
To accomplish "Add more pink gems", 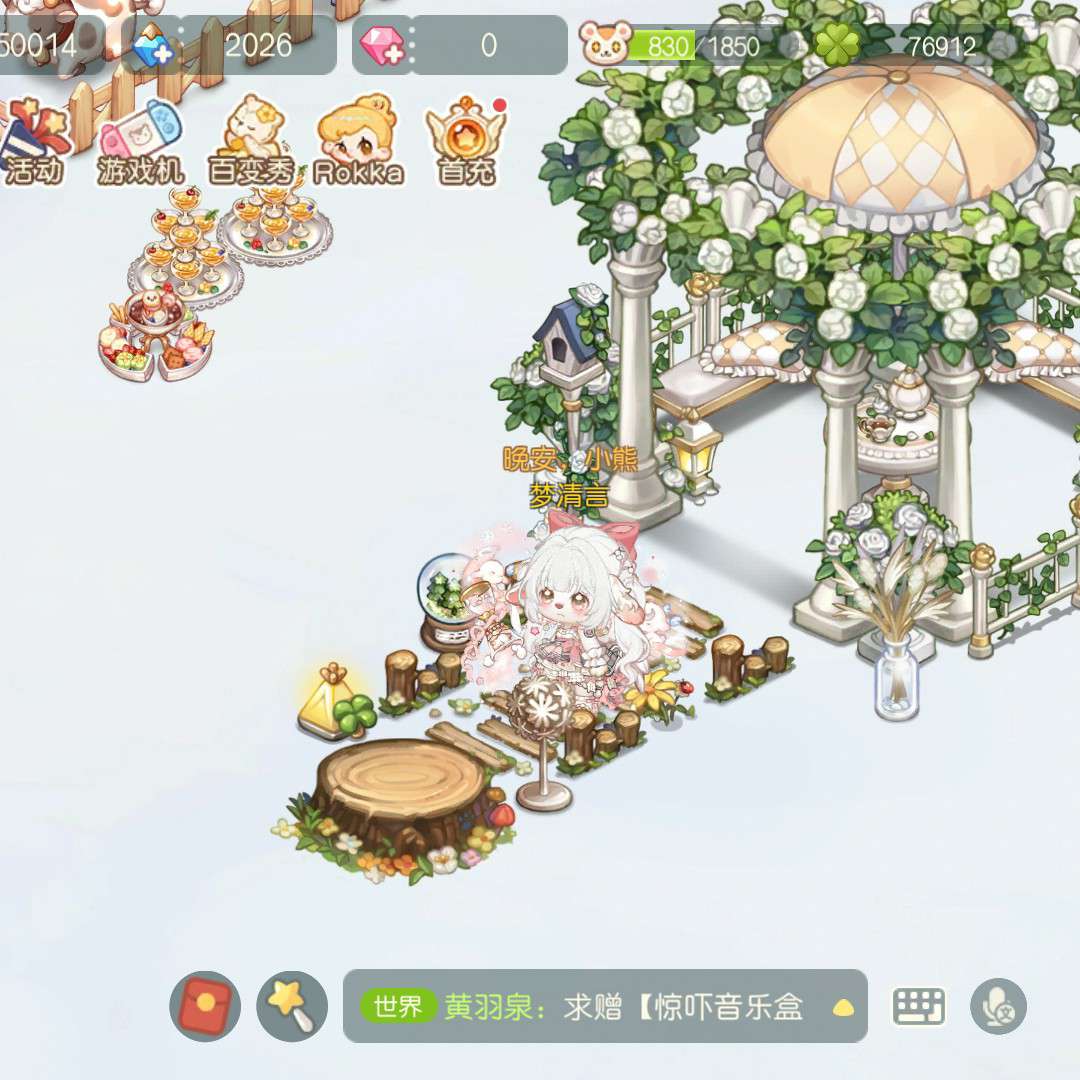I will click(382, 46).
